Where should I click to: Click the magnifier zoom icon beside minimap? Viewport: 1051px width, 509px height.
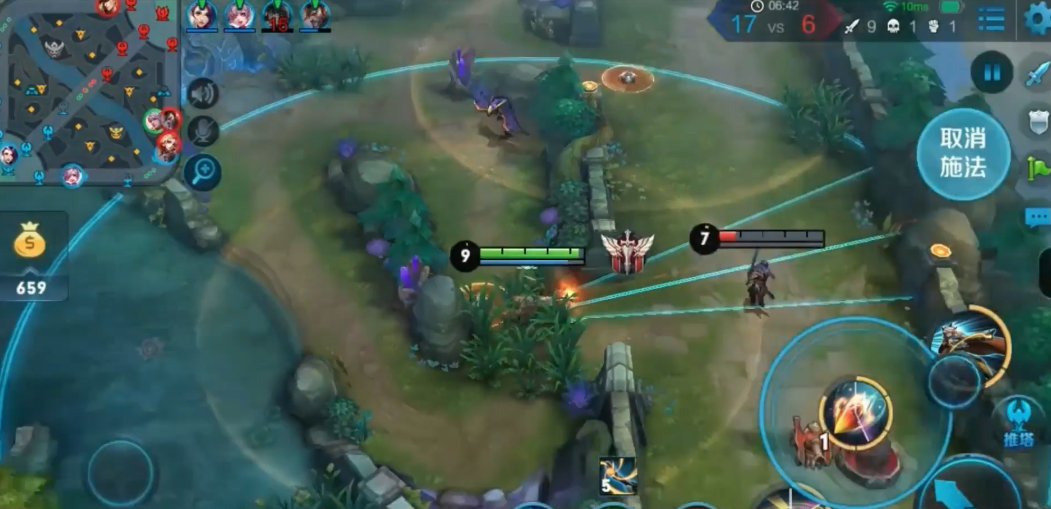(203, 172)
